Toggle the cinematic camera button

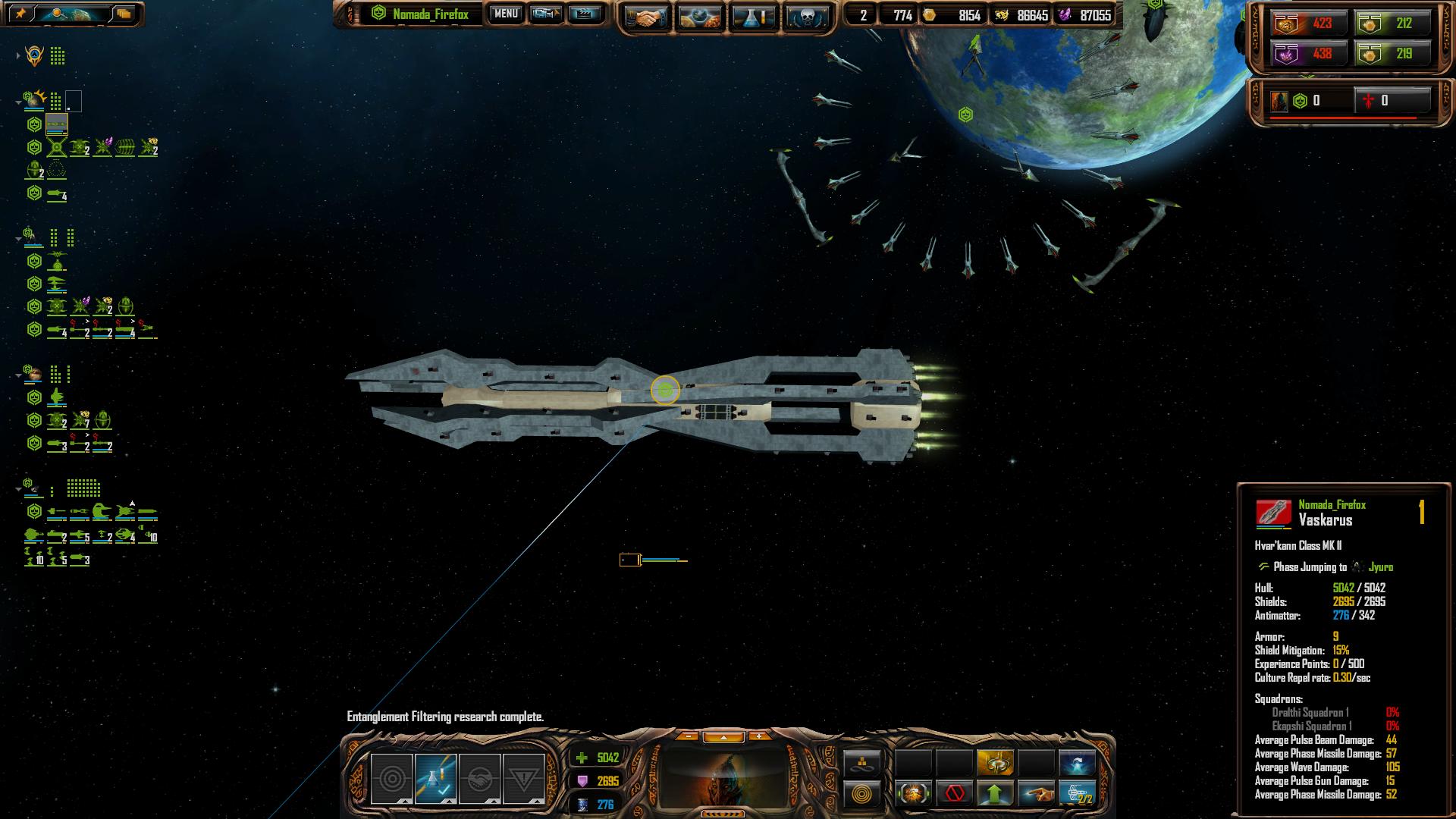point(545,14)
